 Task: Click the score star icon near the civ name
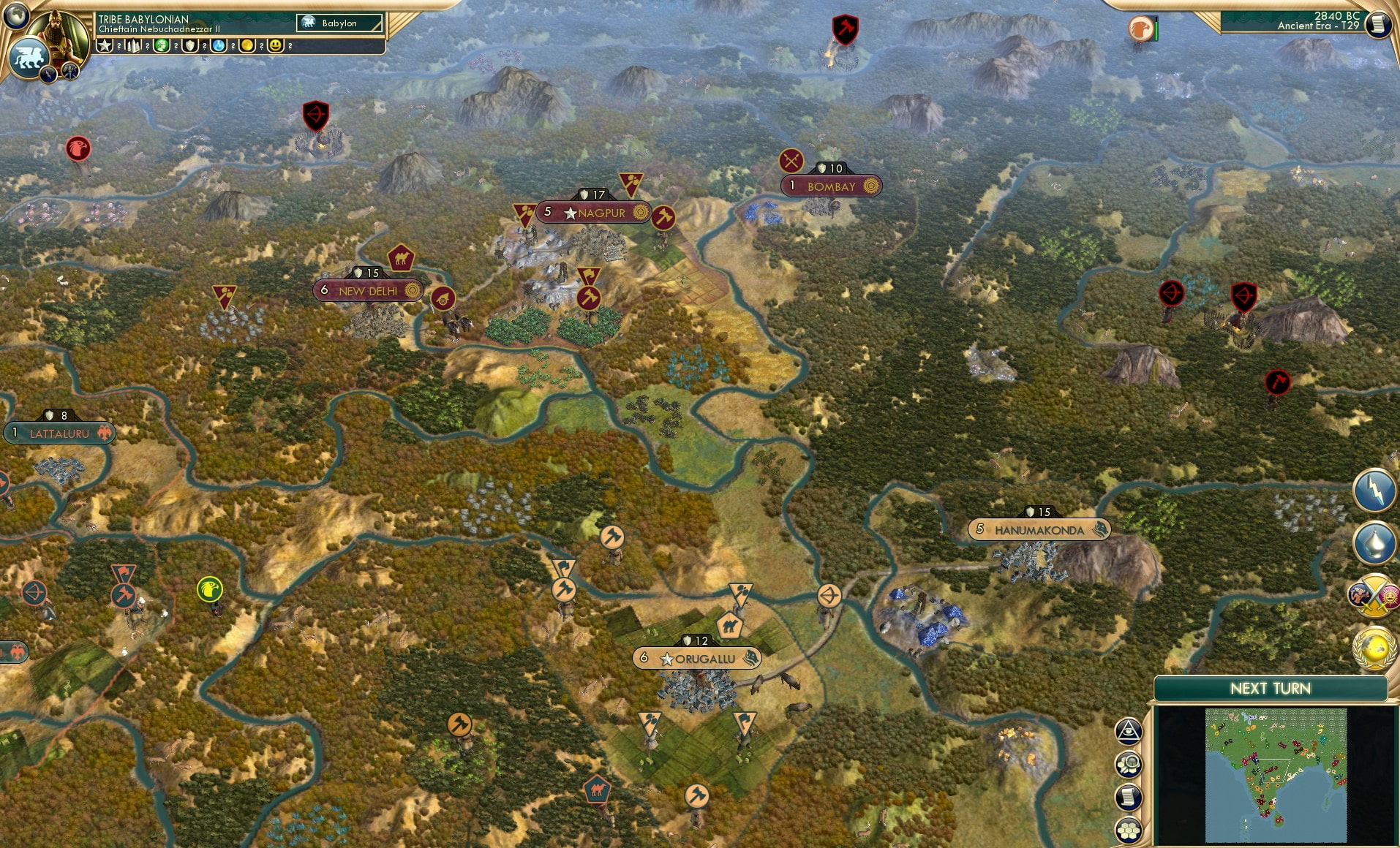(102, 45)
